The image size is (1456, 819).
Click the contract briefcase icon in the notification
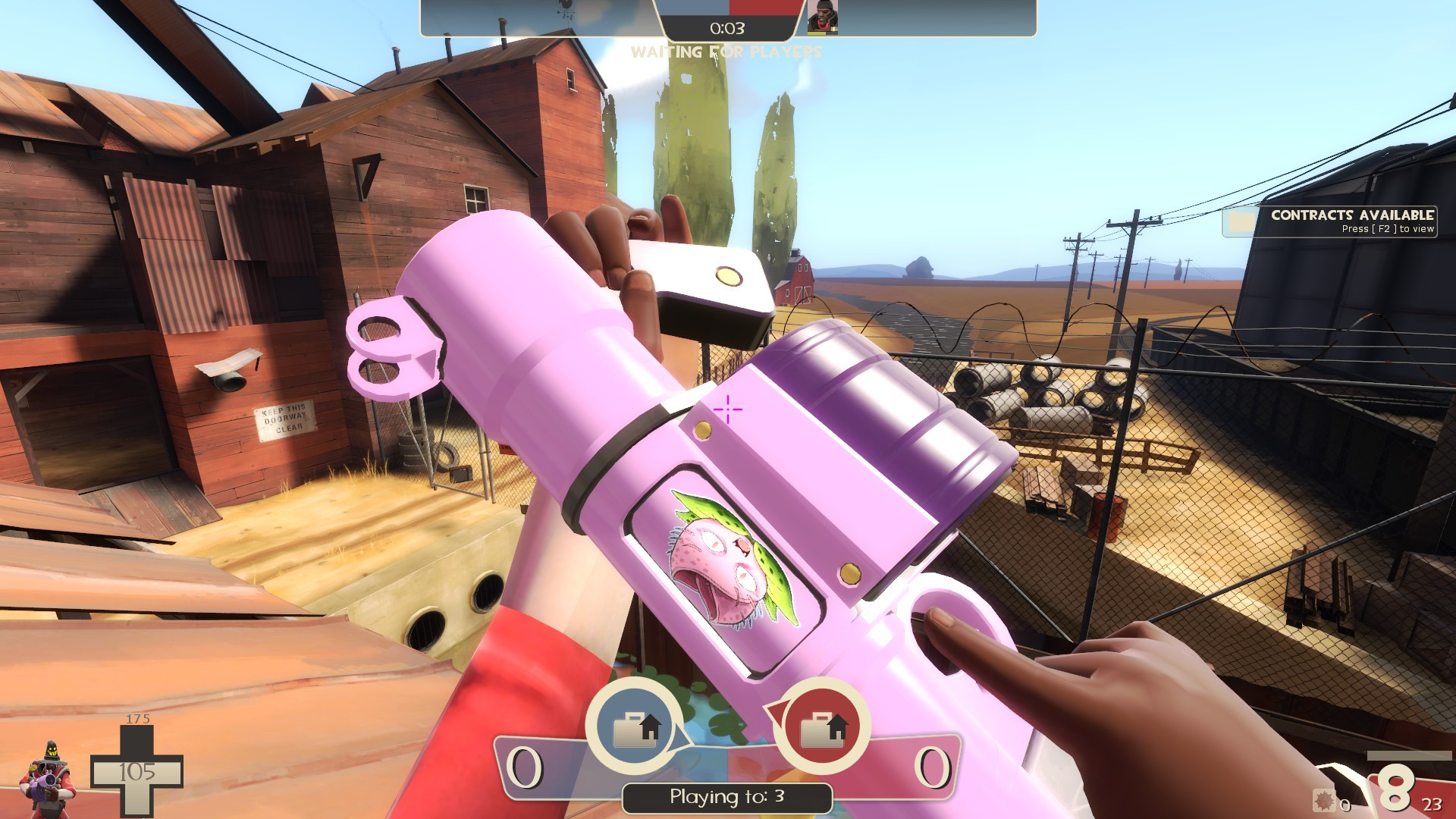(x=1241, y=223)
